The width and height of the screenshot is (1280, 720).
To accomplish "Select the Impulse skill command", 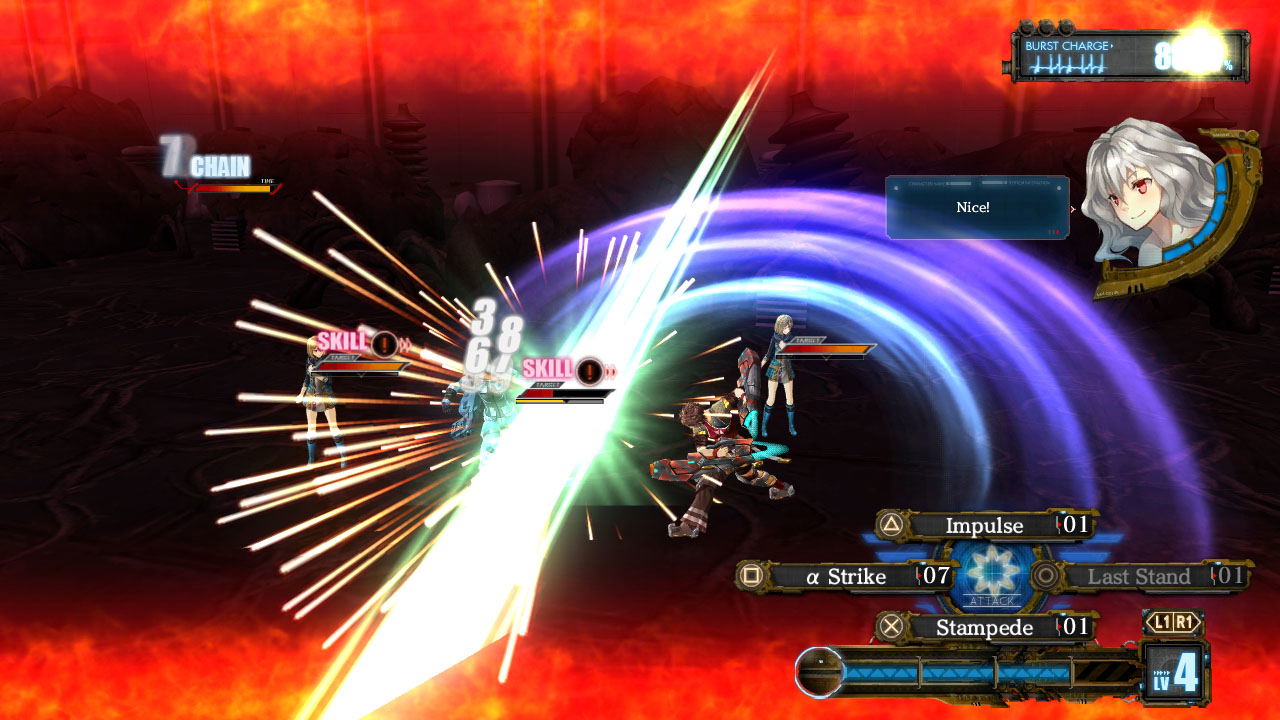I will (985, 525).
